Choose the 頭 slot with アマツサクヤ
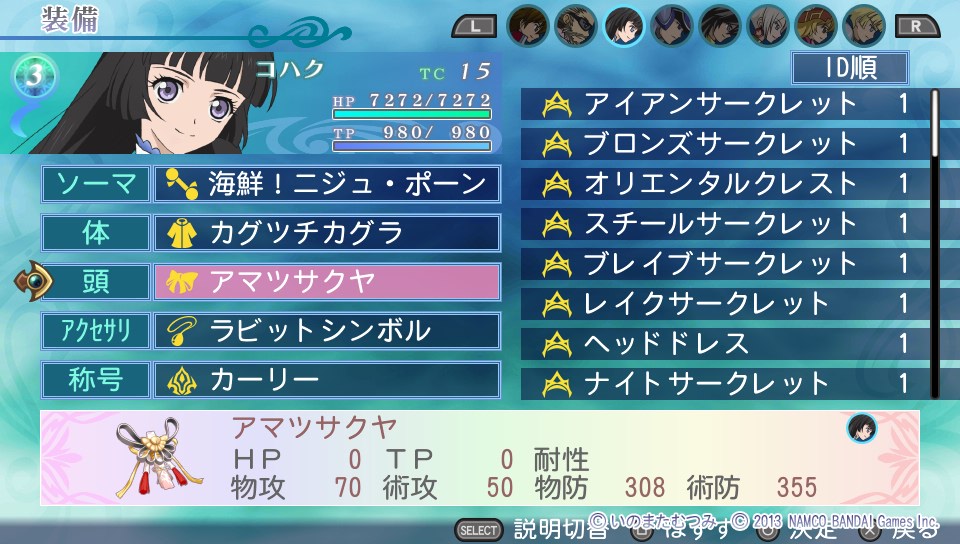This screenshot has width=960, height=544. pos(326,281)
